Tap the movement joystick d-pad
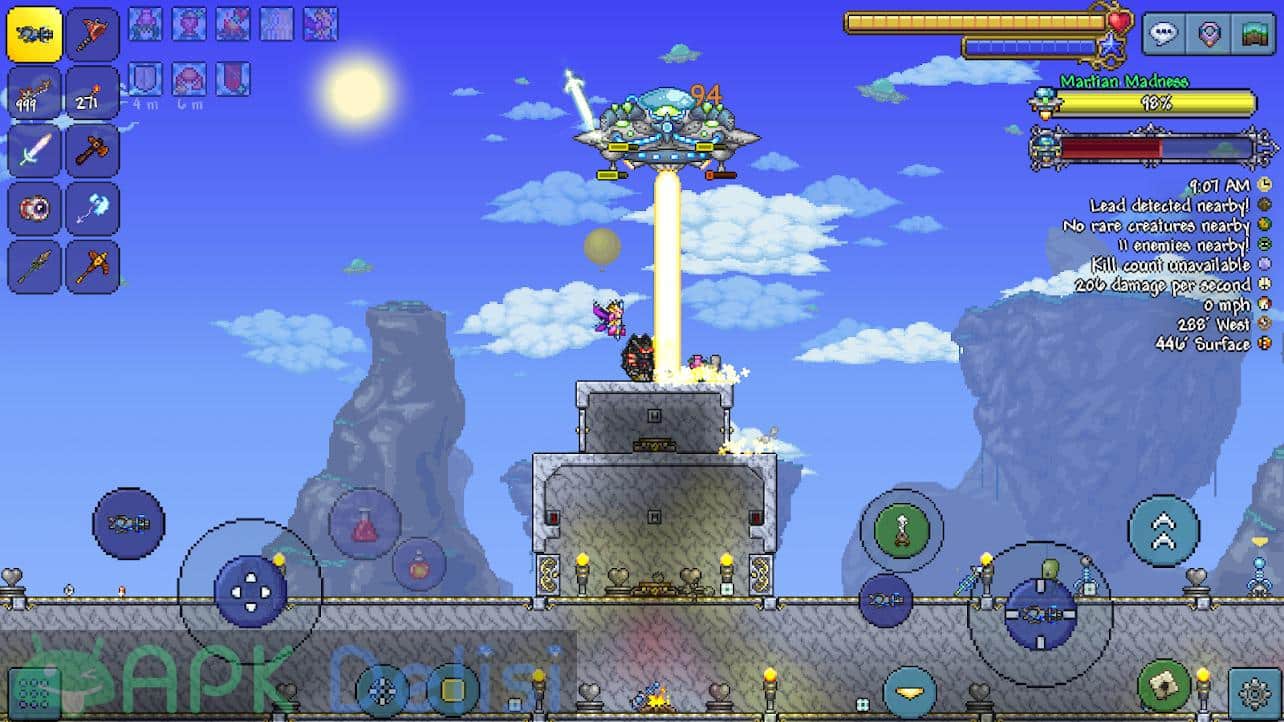1284x722 pixels. click(x=250, y=591)
